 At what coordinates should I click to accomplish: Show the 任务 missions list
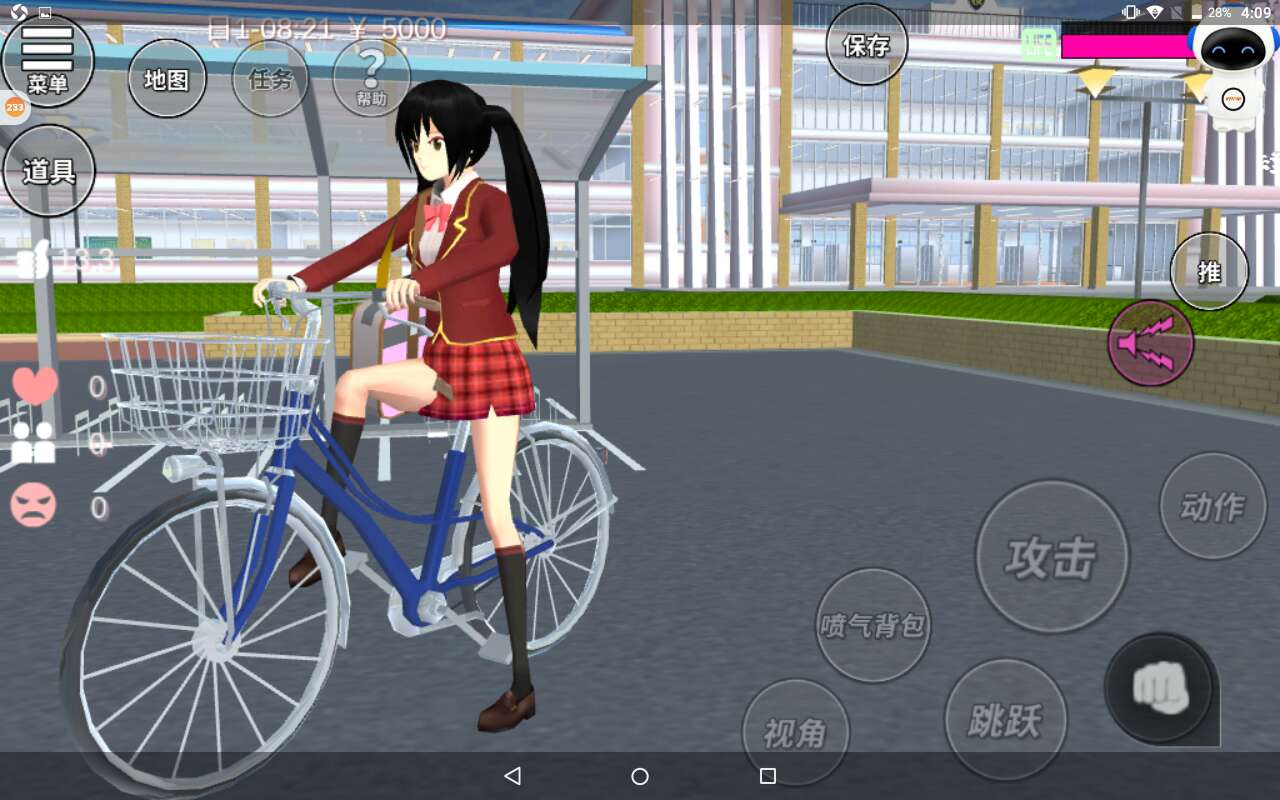coord(270,79)
